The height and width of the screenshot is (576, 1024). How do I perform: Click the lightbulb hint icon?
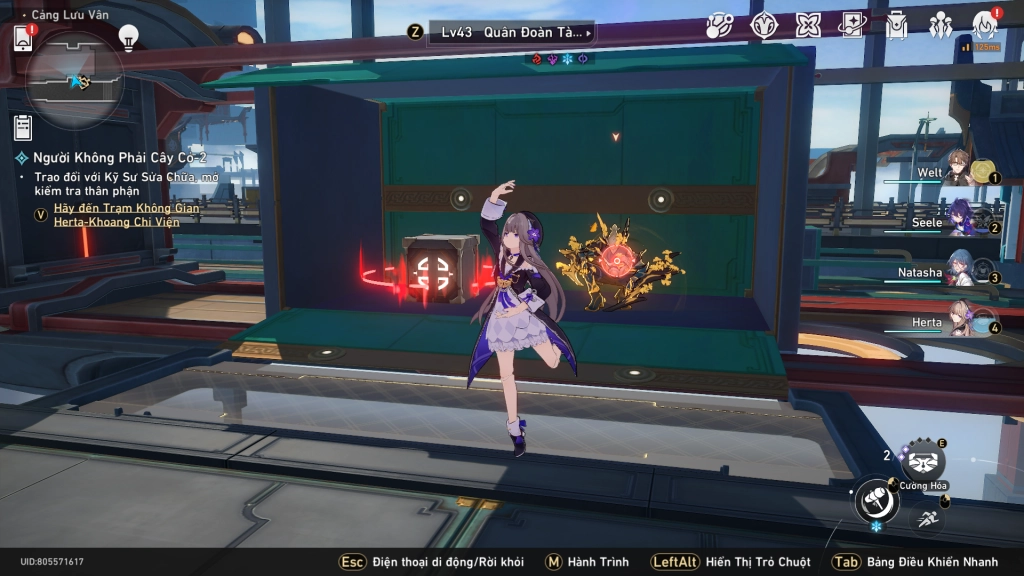pos(128,37)
